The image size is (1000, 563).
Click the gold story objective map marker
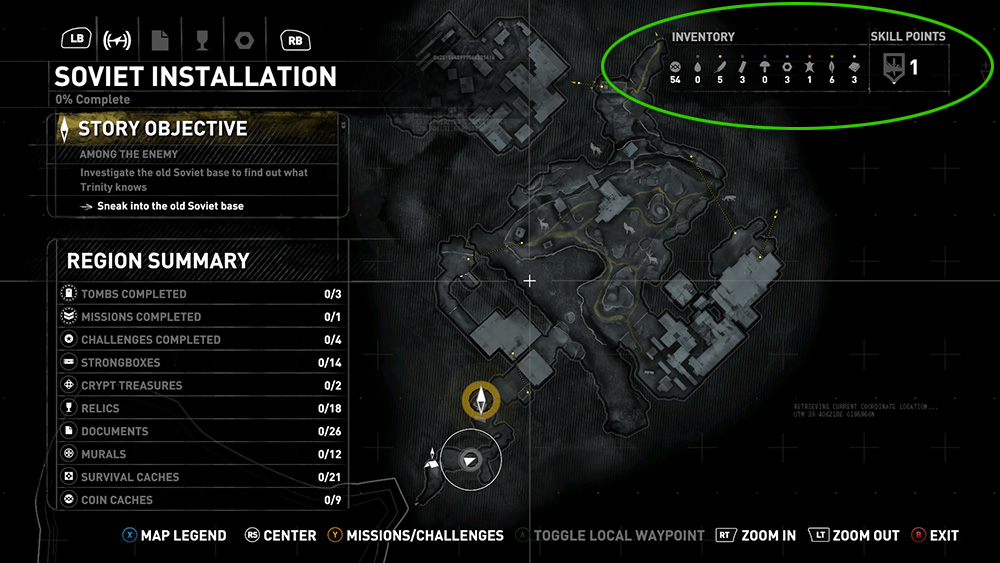(481, 400)
